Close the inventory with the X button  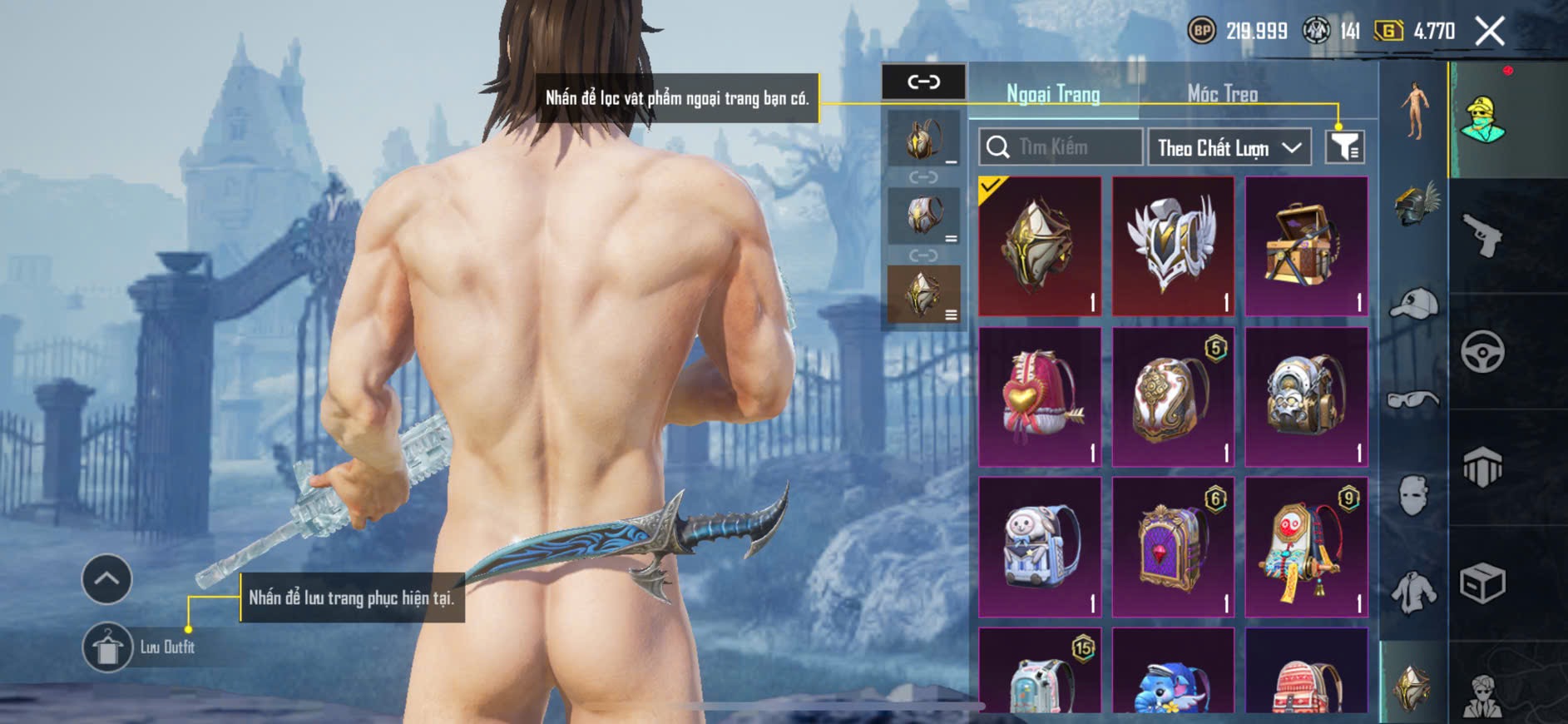coord(1490,32)
